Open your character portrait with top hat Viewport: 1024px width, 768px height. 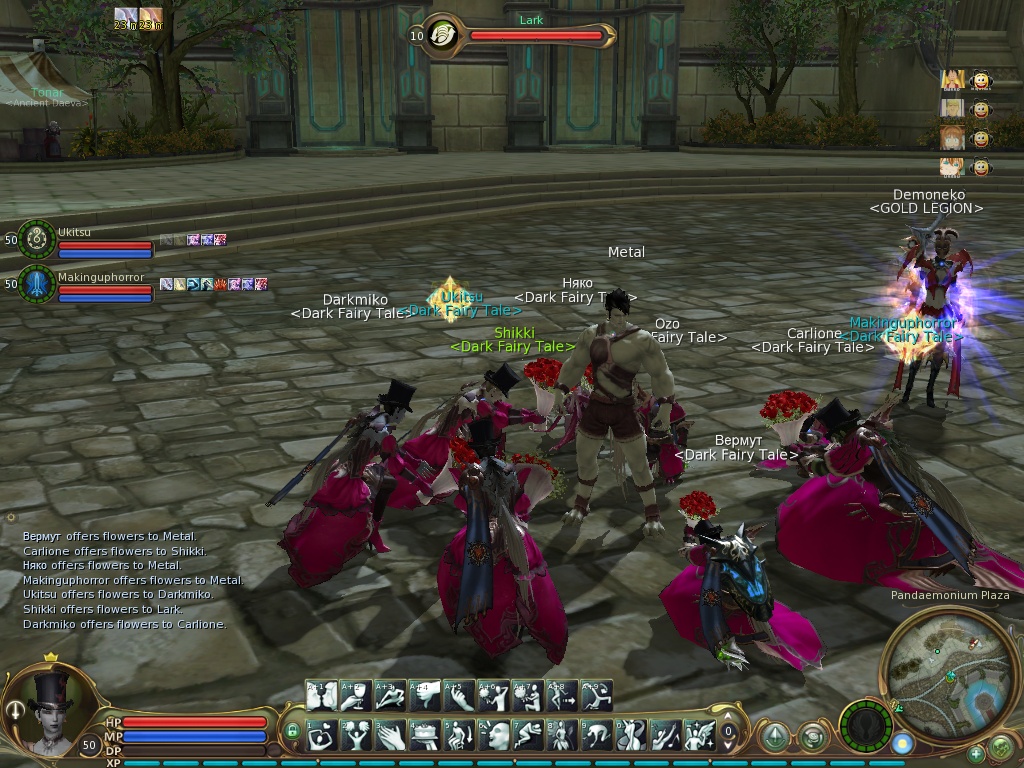click(x=48, y=710)
